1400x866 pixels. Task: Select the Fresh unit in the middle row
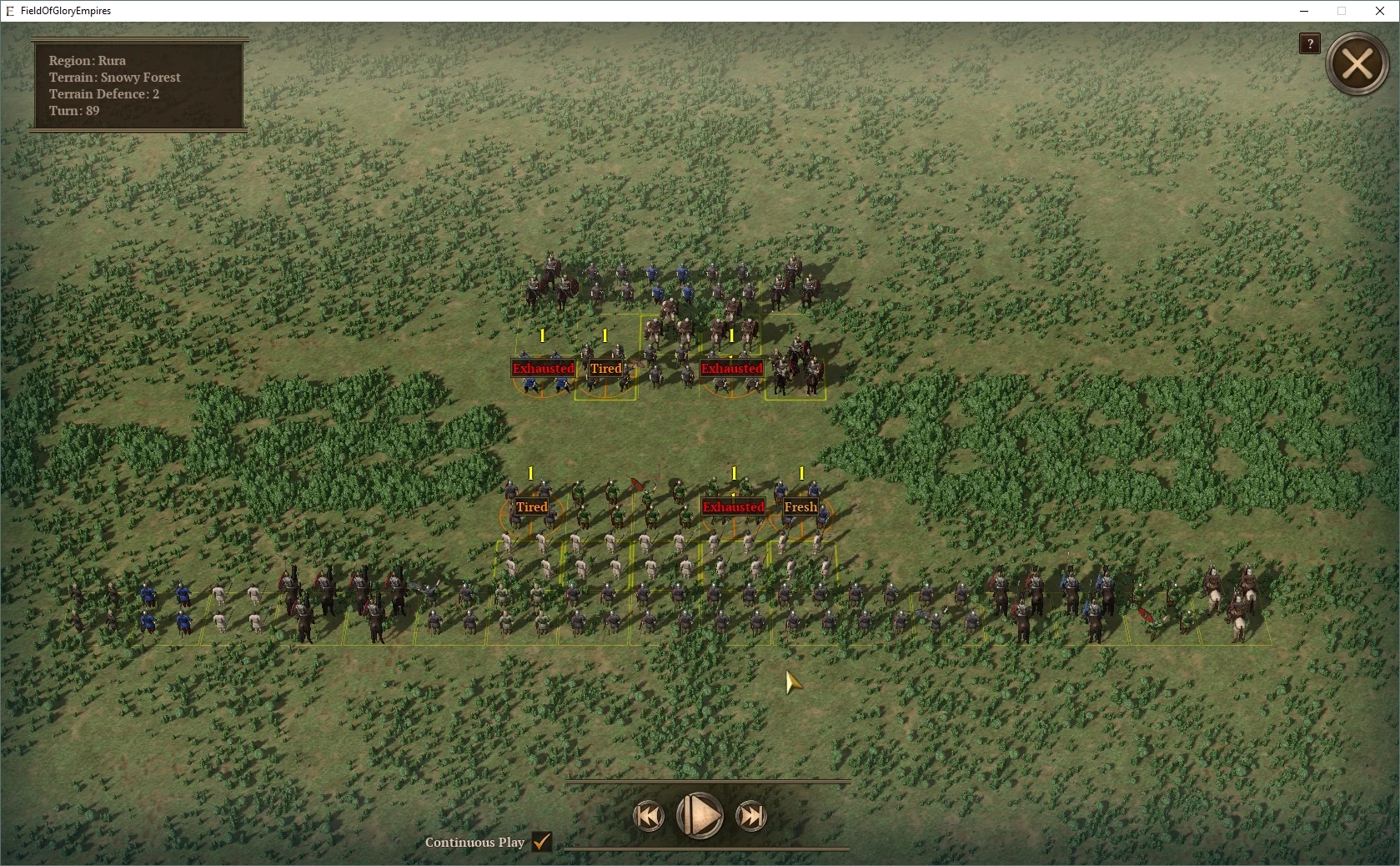click(x=799, y=506)
